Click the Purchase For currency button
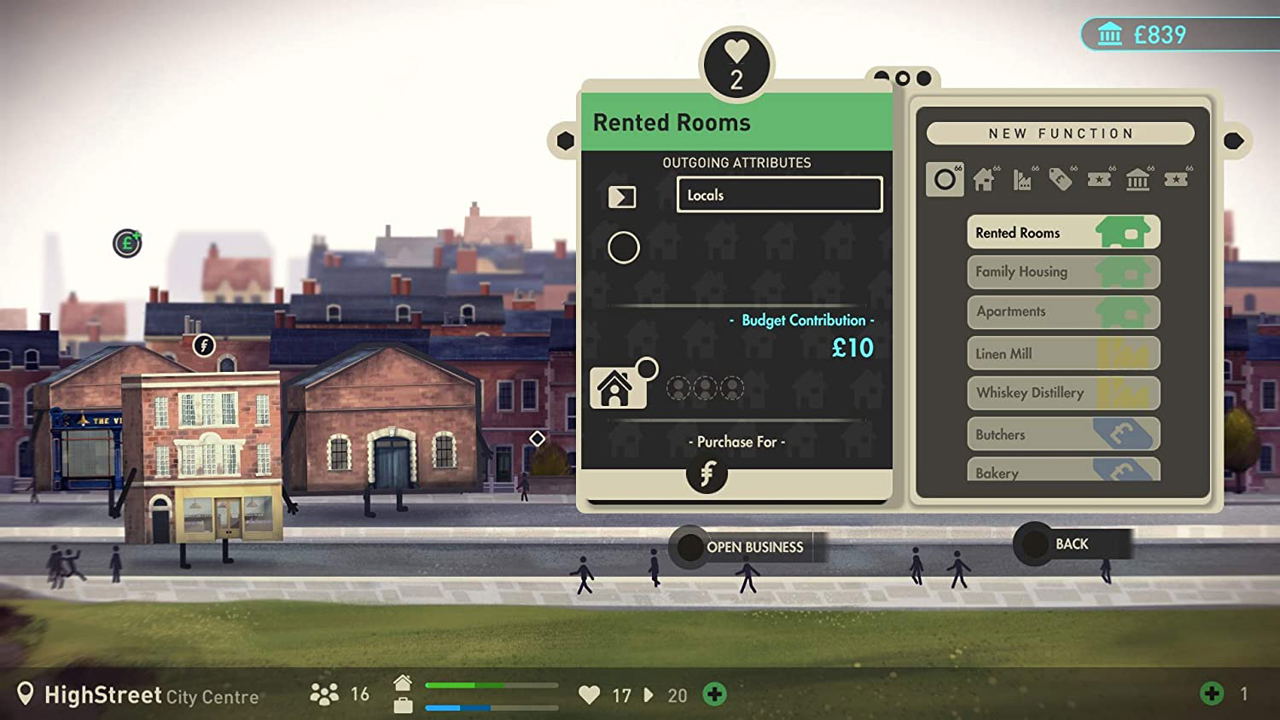Image resolution: width=1280 pixels, height=720 pixels. (707, 473)
